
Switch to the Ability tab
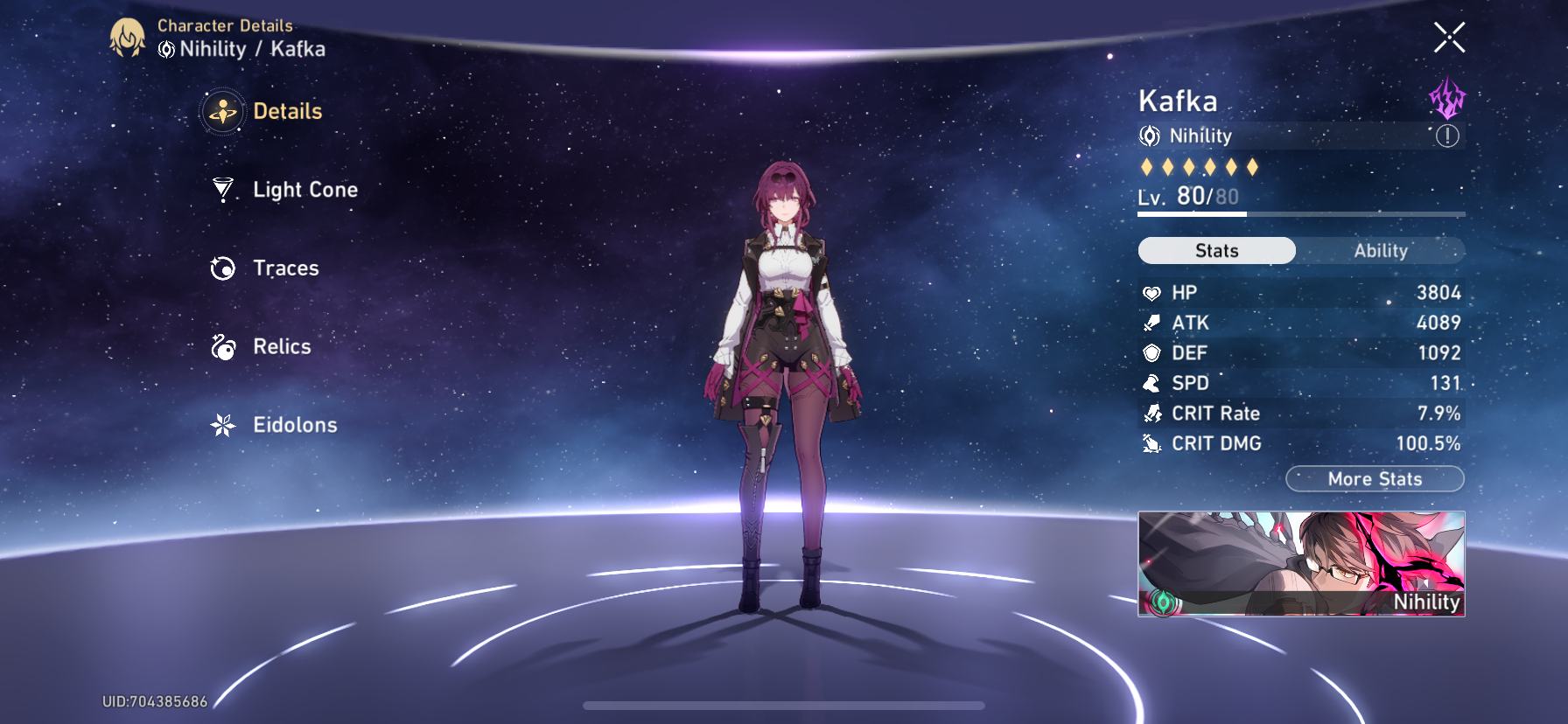coord(1380,251)
